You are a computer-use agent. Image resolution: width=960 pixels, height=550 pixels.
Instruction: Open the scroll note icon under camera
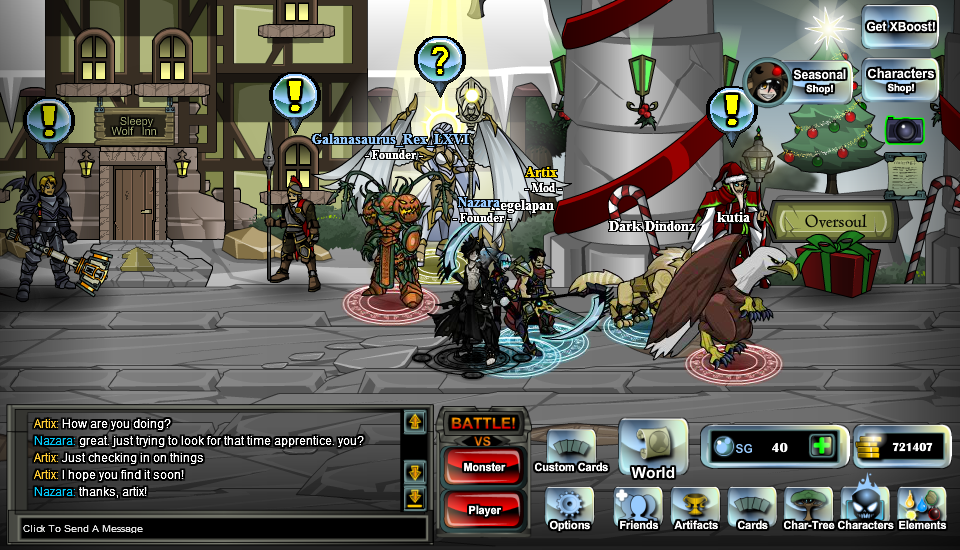(904, 176)
